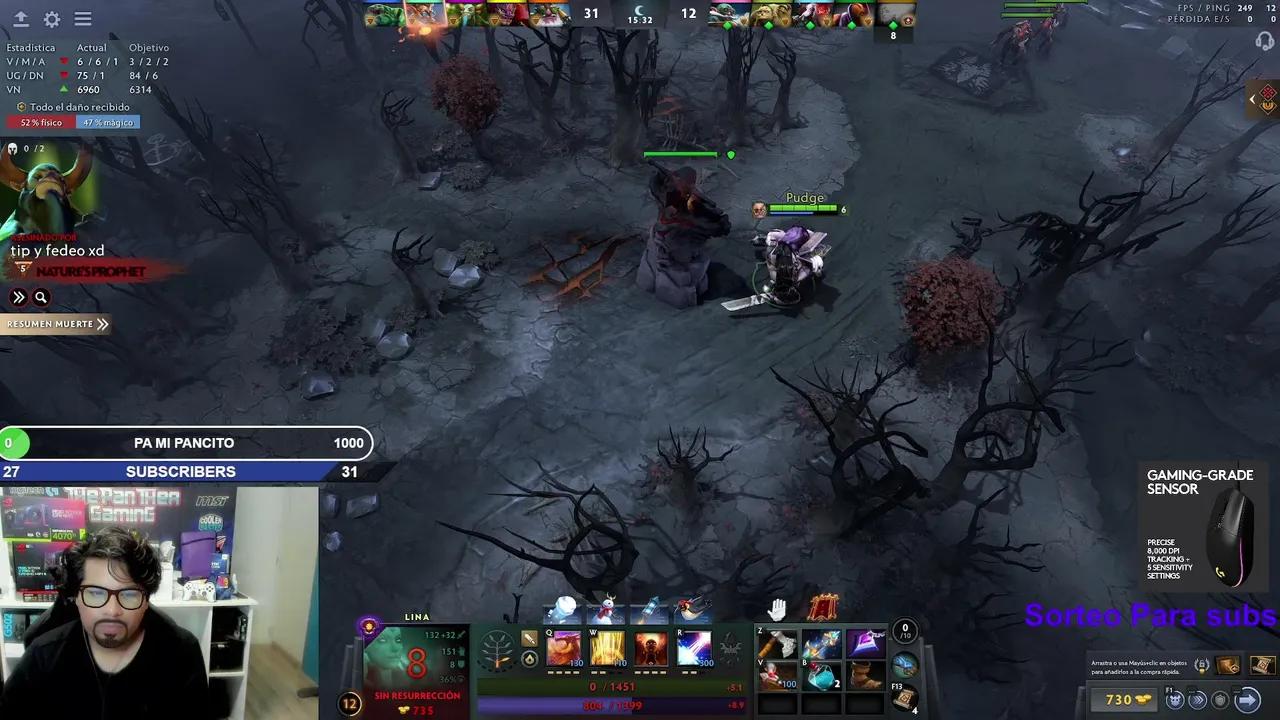Click the Magic Wand item in slot V

pyautogui.click(x=777, y=676)
